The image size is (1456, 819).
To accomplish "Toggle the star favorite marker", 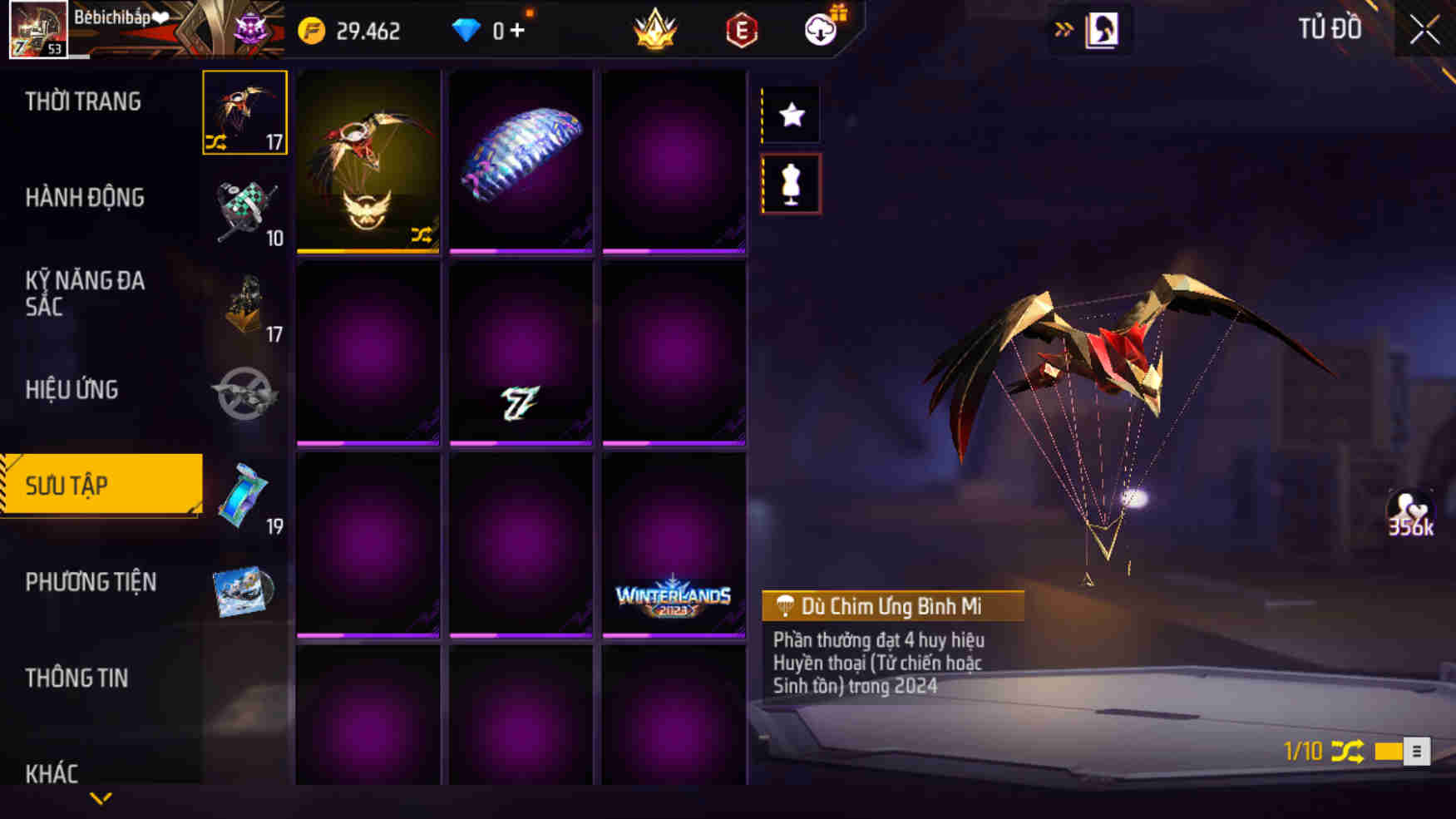I will 791,115.
